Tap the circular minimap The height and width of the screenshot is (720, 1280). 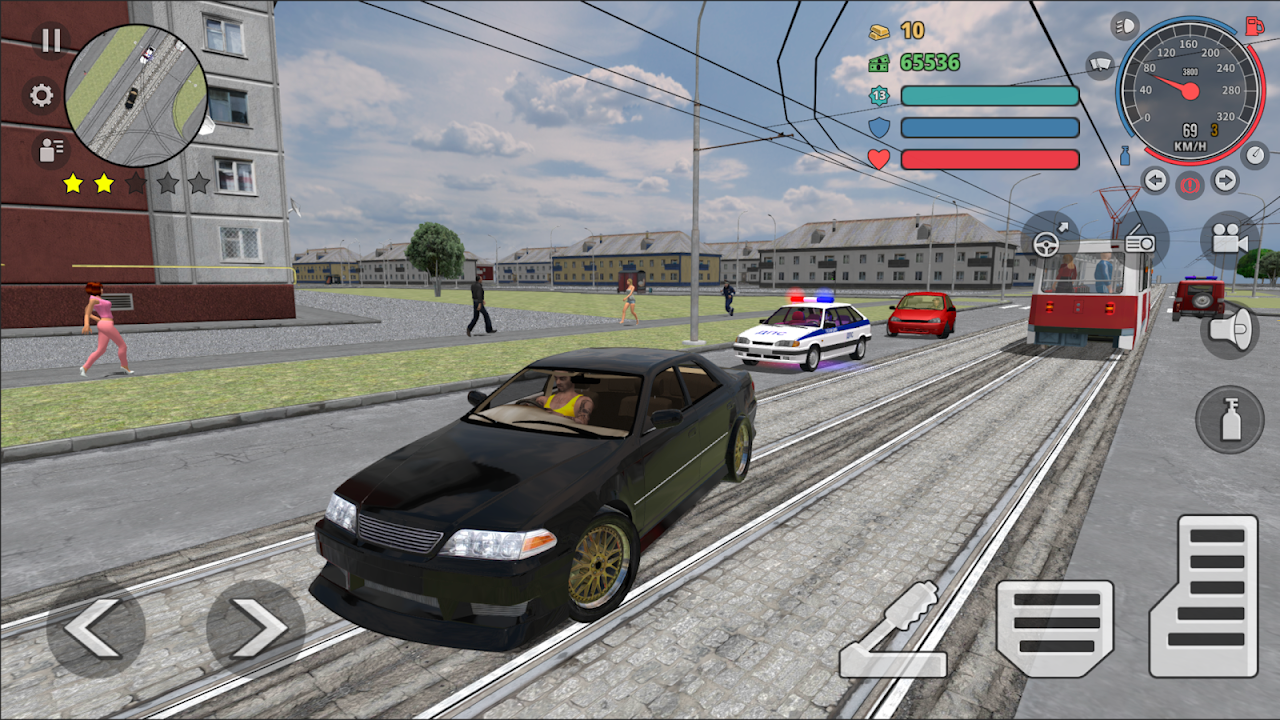tap(136, 95)
